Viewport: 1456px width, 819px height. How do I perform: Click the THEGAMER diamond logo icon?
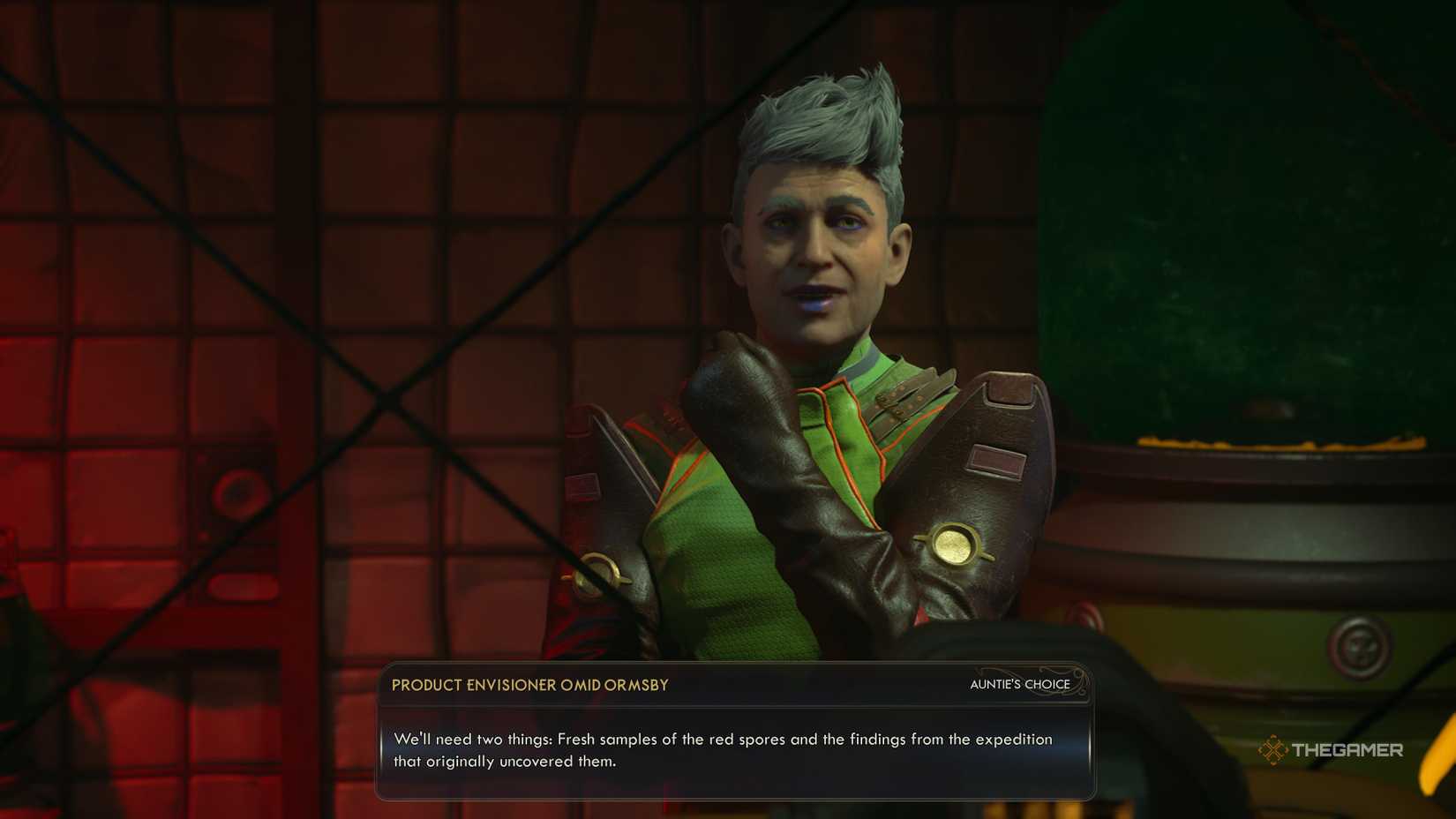(x=1273, y=751)
